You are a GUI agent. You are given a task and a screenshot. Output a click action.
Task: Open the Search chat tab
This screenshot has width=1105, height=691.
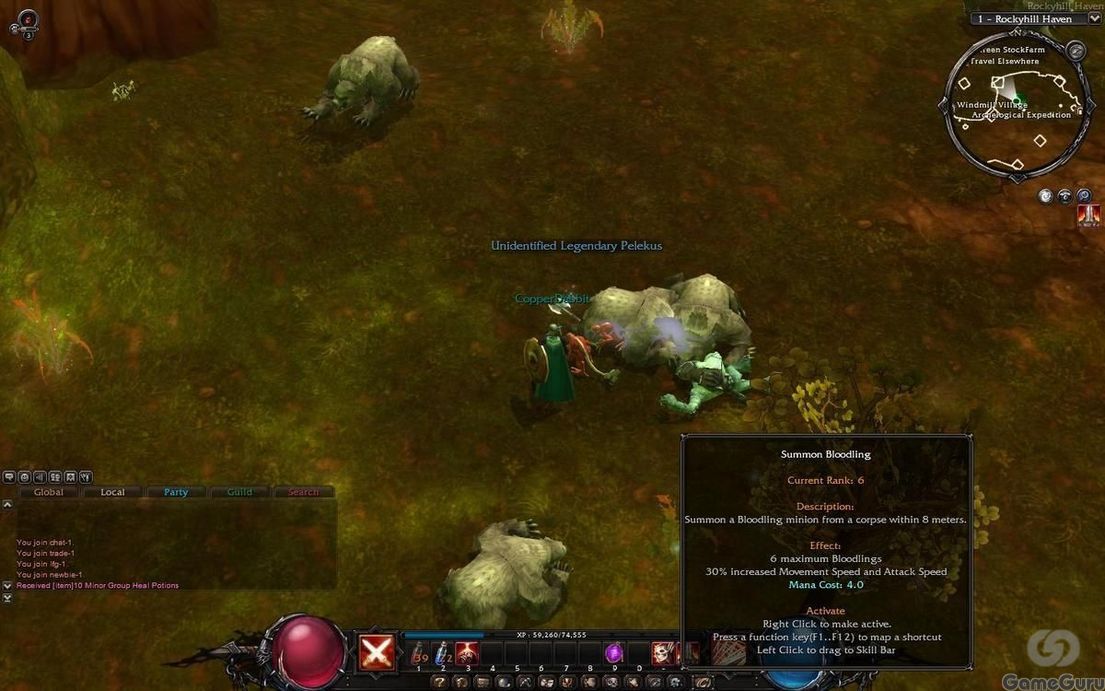point(303,492)
